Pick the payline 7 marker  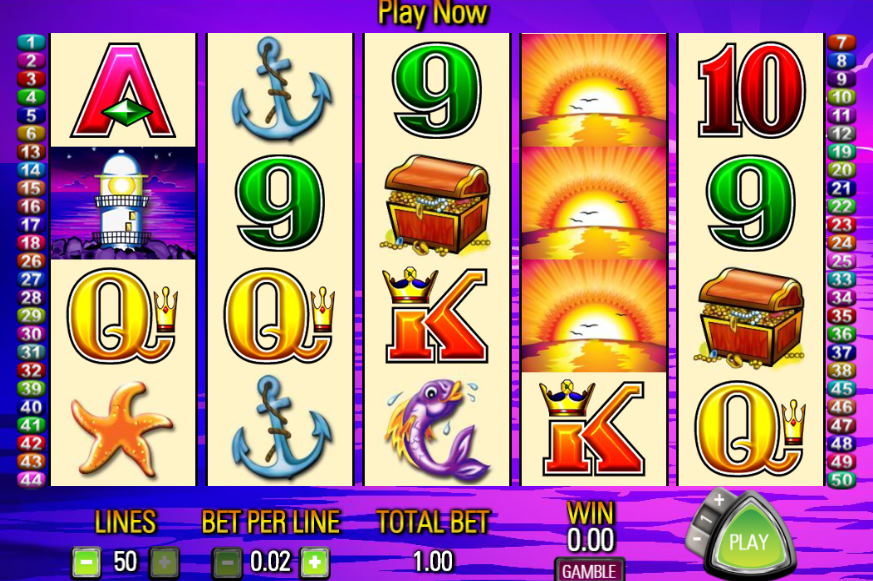coord(843,42)
